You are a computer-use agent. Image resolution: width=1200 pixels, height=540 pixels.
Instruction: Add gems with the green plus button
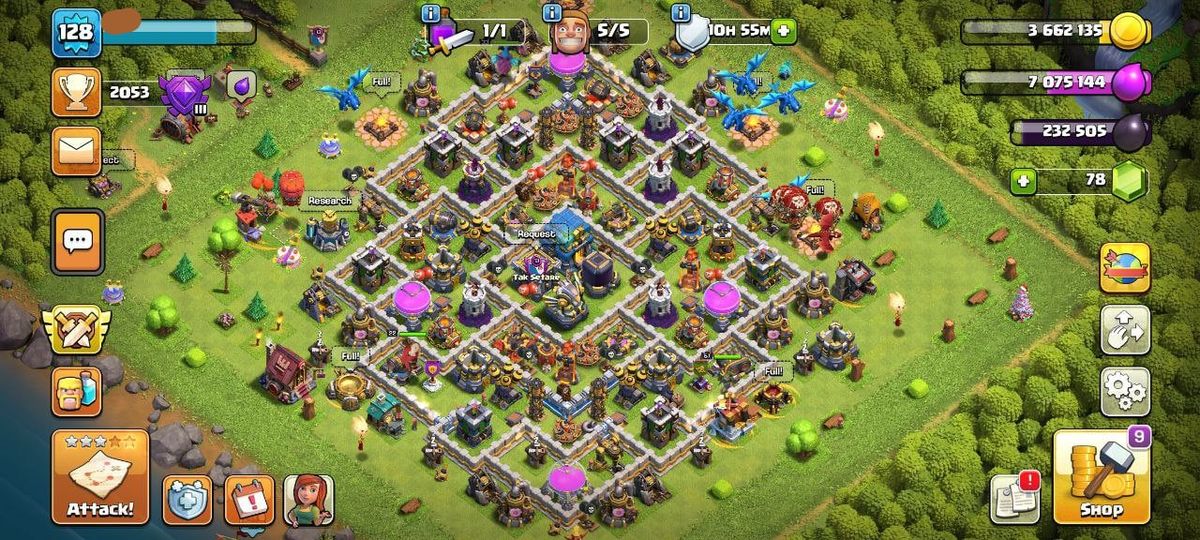pos(1022,181)
